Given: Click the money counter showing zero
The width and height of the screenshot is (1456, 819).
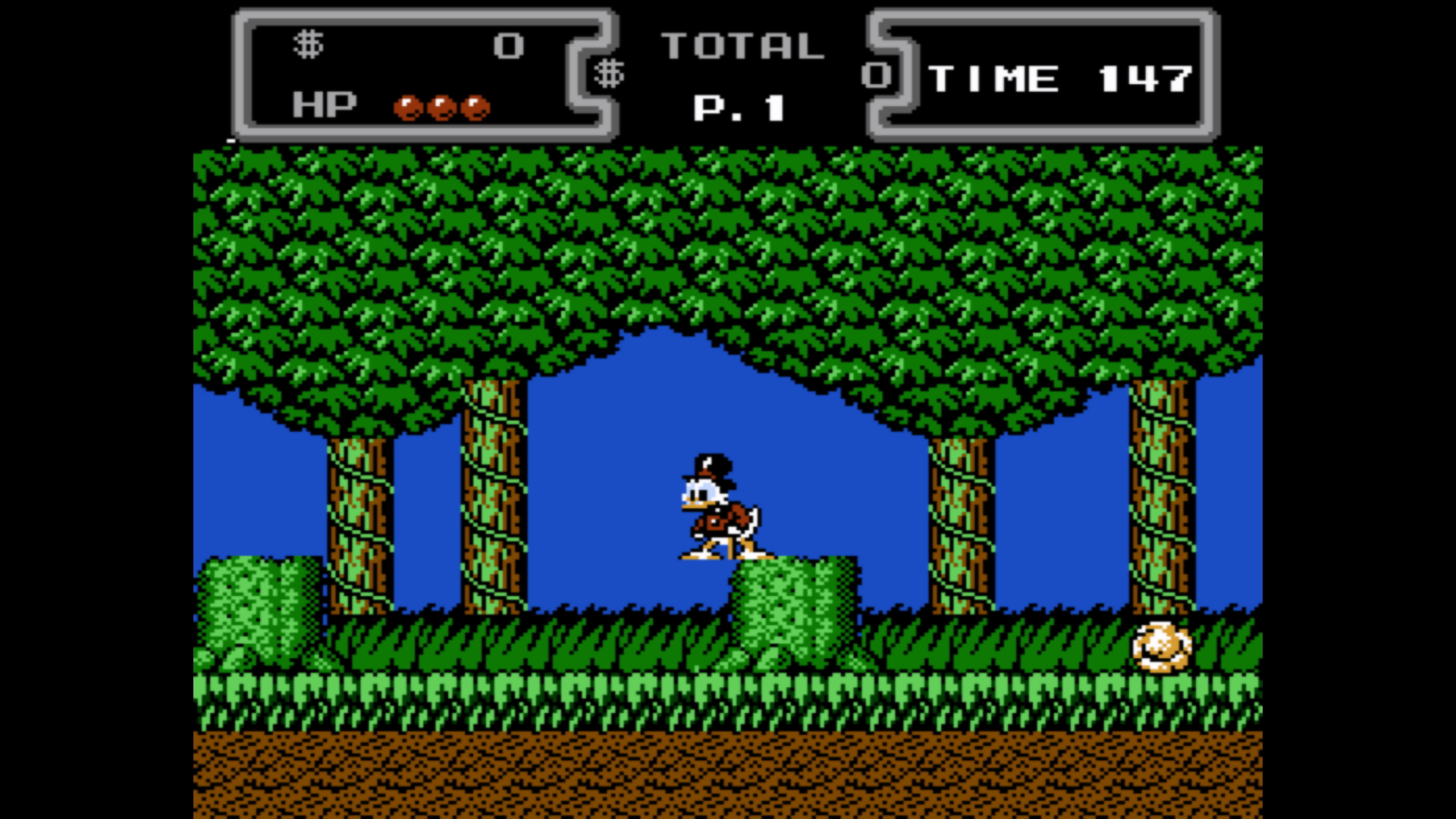Looking at the screenshot, I should (510, 45).
